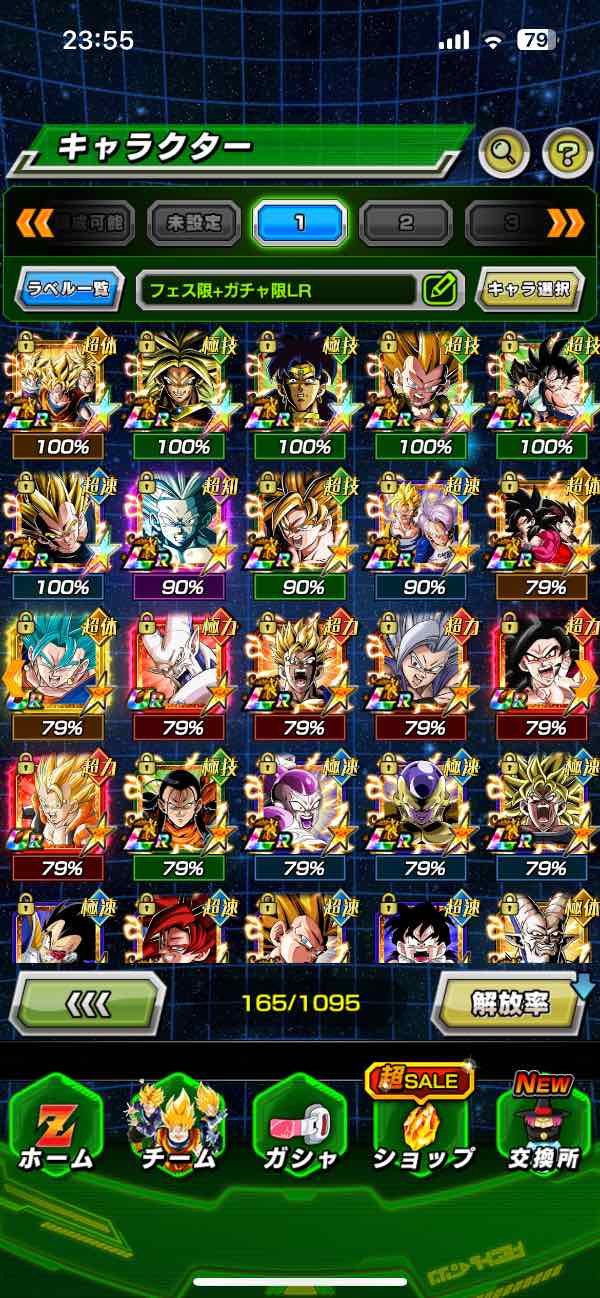Screen dimensions: 600x1298
Task: Open the magnifying glass search
Action: pos(504,153)
